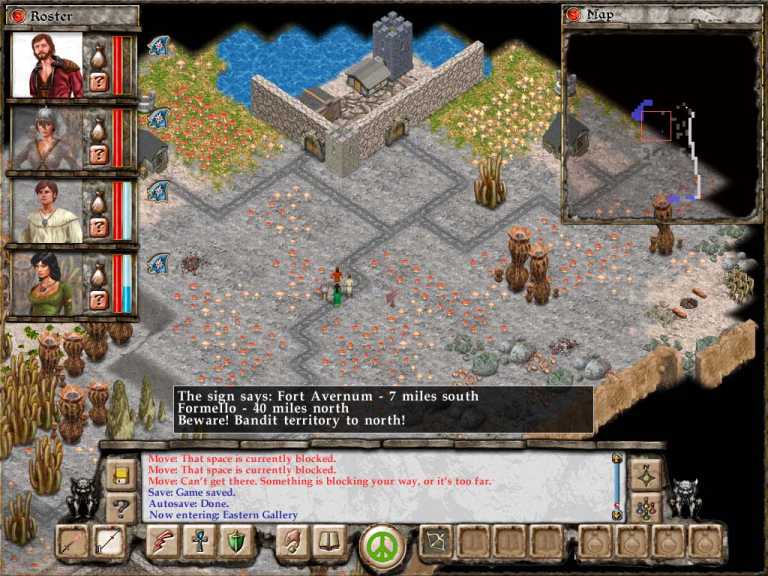Save the game with the floppy disk button

[x=121, y=474]
